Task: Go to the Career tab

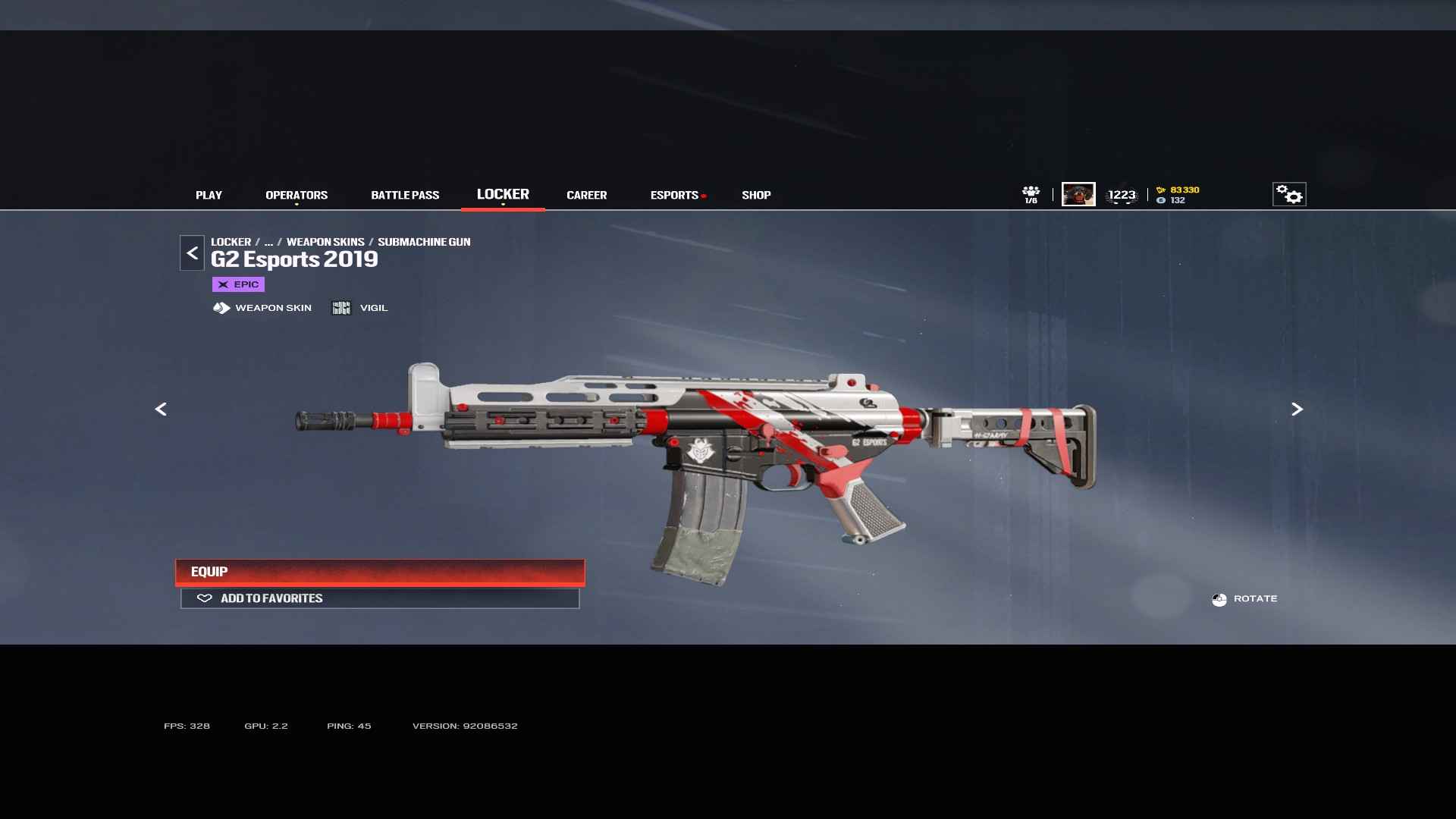Action: [x=586, y=195]
